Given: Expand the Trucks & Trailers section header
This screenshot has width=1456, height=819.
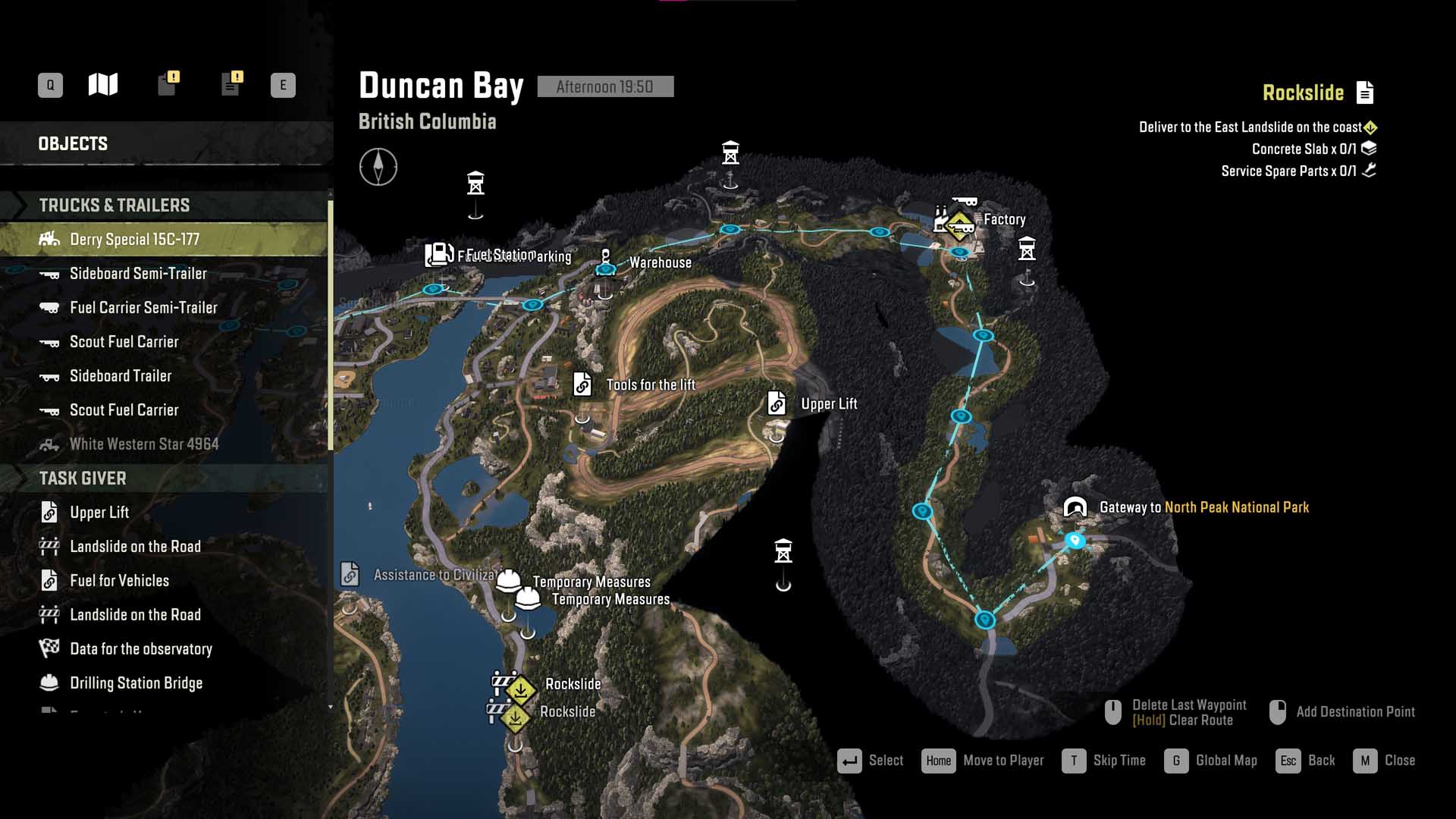Looking at the screenshot, I should click(x=115, y=206).
